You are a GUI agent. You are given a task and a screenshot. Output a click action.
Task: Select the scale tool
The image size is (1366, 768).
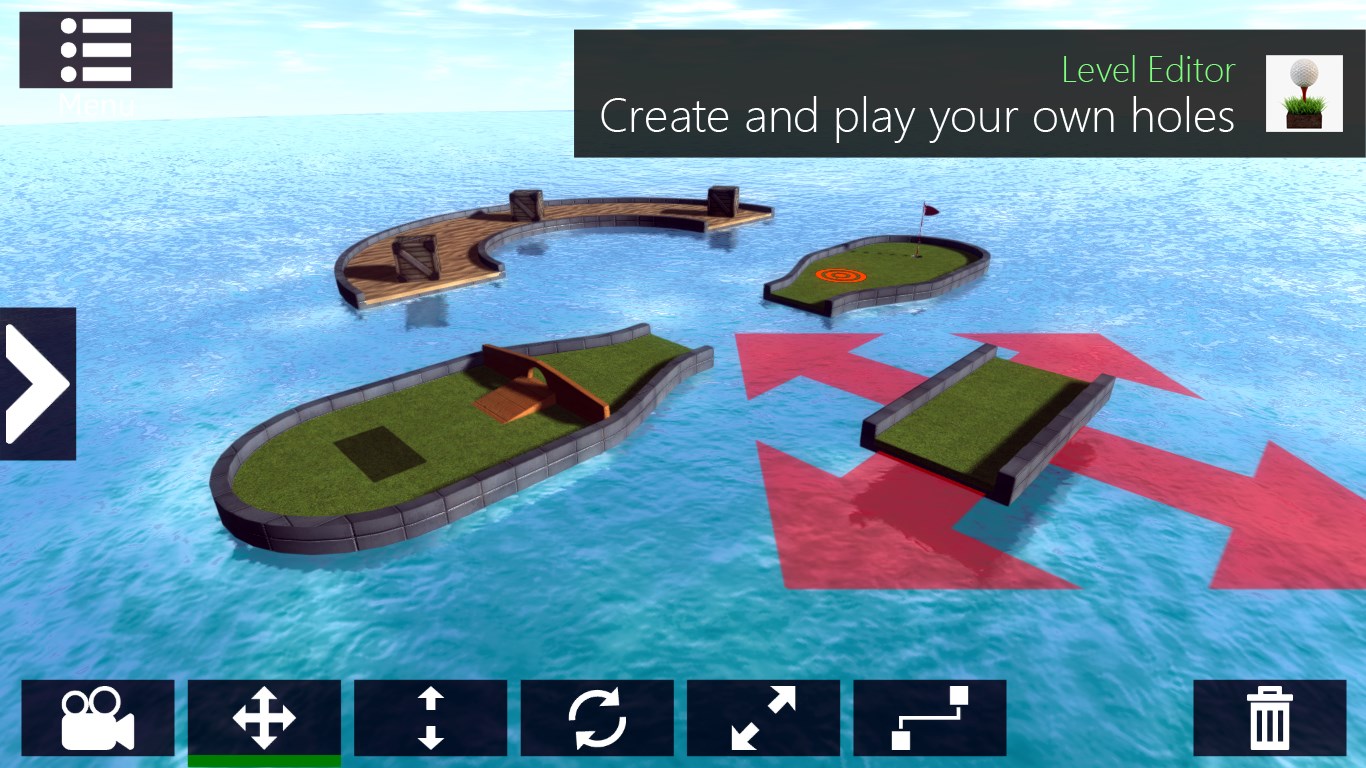tap(763, 717)
